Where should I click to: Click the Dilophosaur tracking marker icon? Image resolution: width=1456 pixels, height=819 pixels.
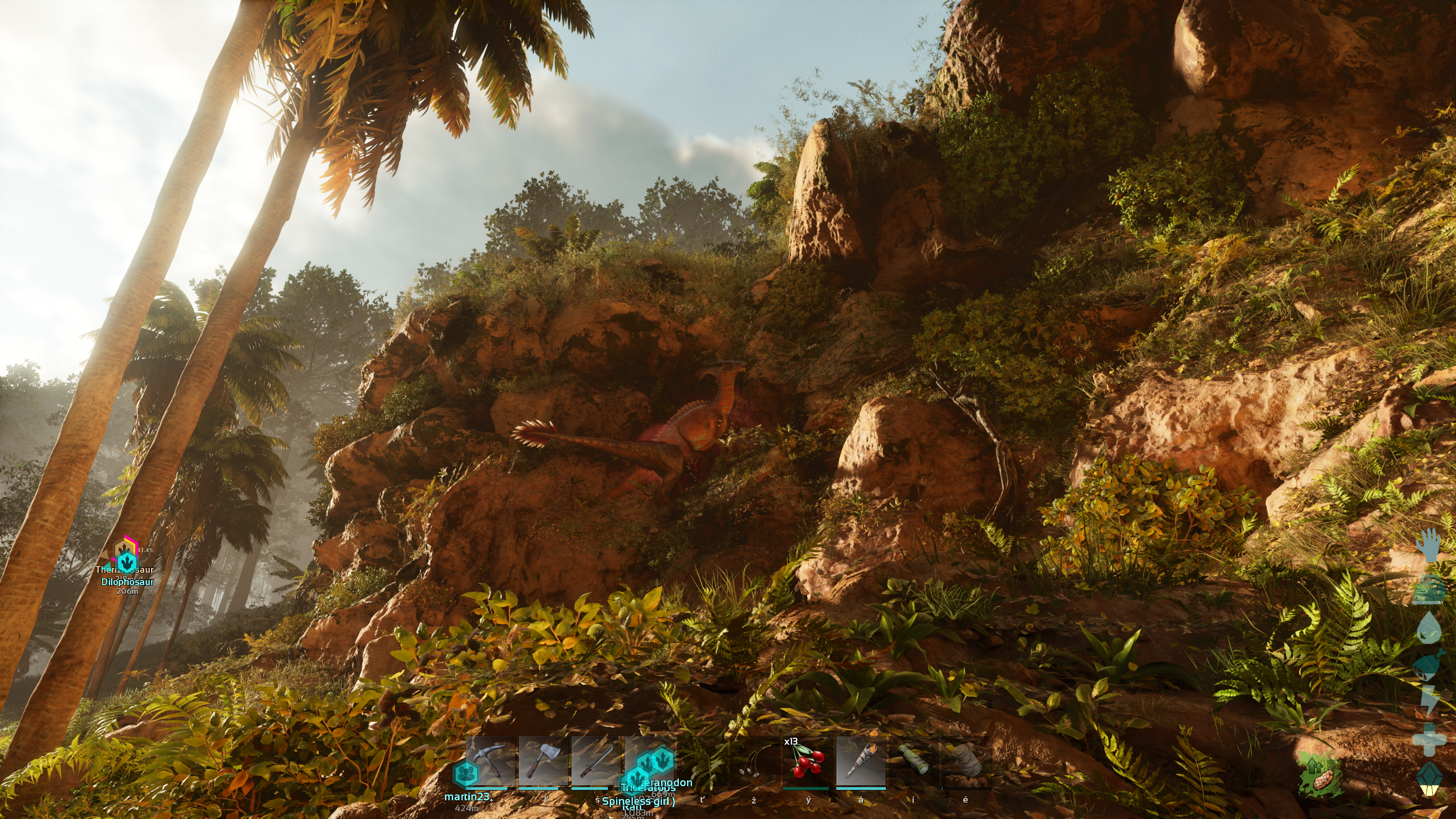click(x=128, y=562)
